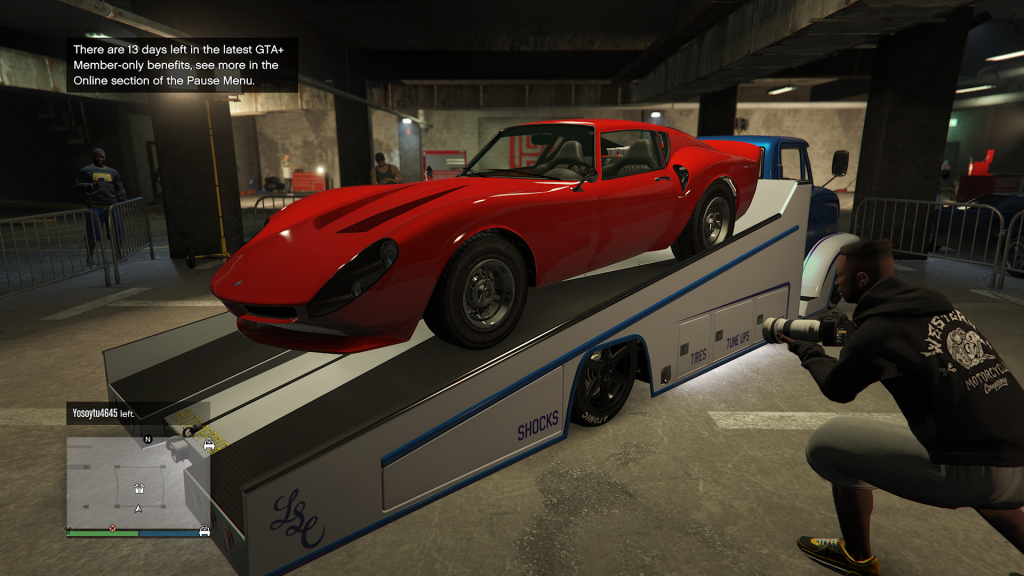The height and width of the screenshot is (576, 1024).
Task: Click the gift box blip on the minimap
Action: (138, 489)
